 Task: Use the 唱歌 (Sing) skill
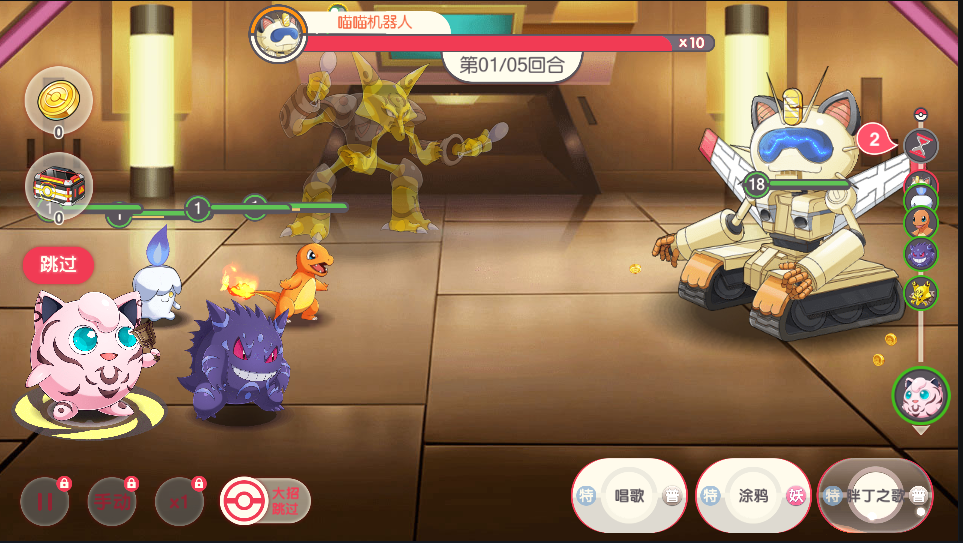pos(629,496)
